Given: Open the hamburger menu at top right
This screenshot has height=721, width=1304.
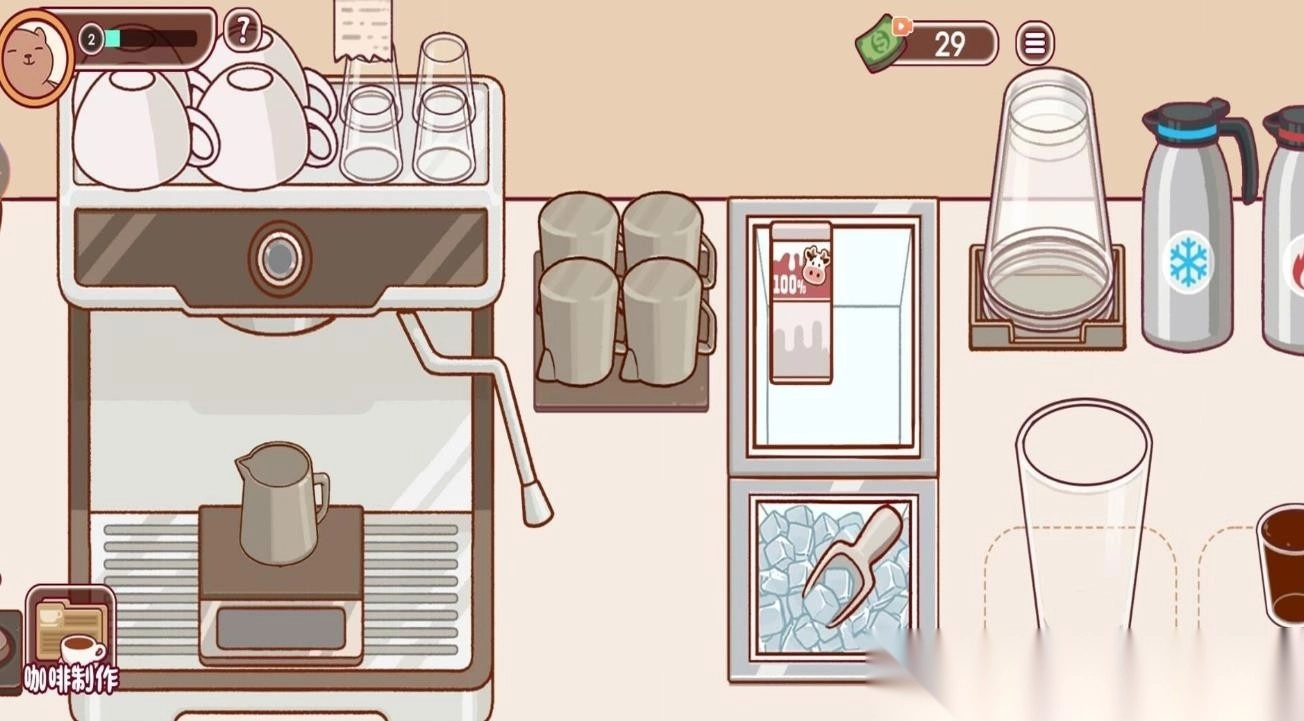Looking at the screenshot, I should (1035, 42).
